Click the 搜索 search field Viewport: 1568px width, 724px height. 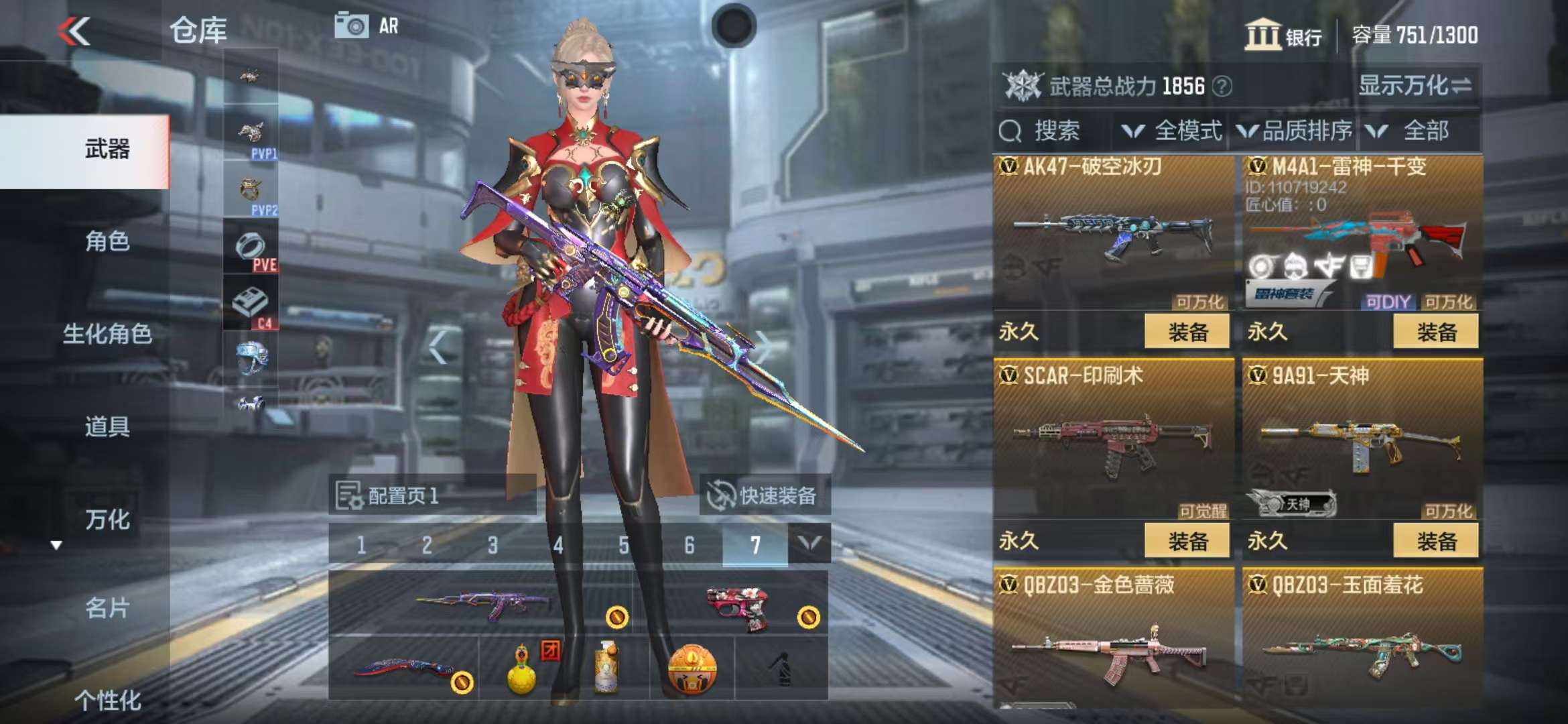[x=1055, y=131]
